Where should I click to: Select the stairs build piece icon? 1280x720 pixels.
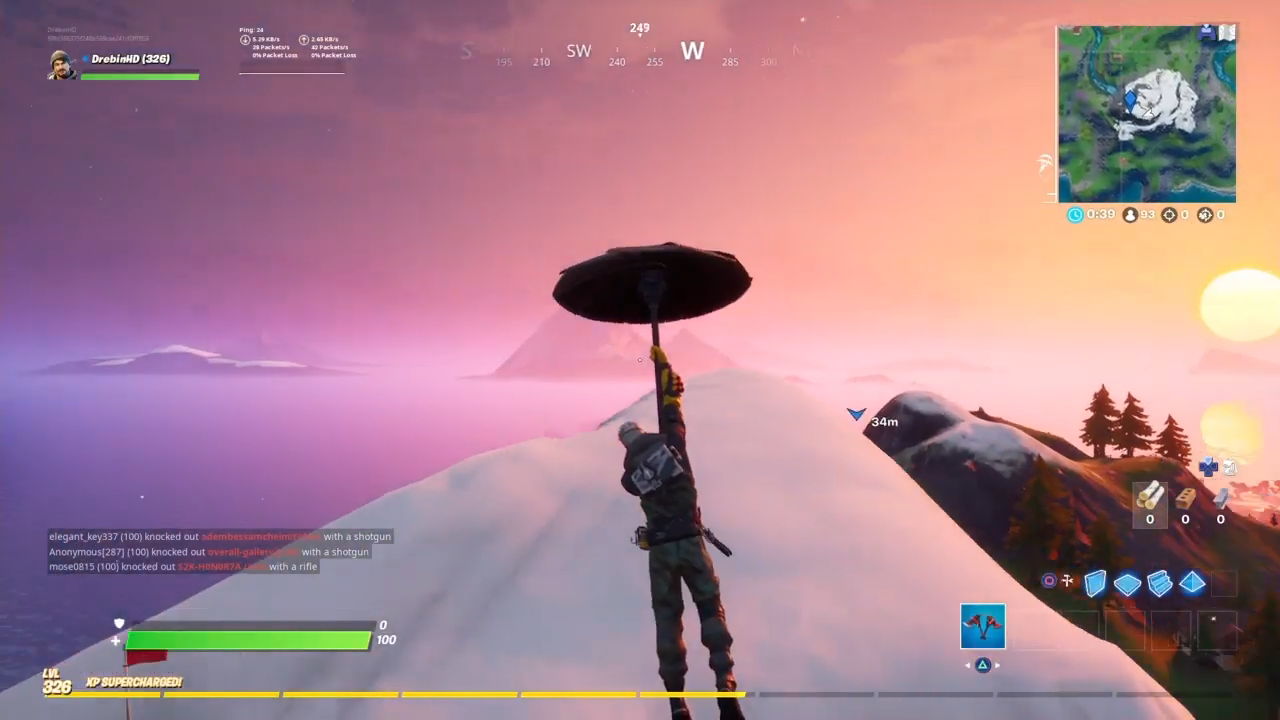tap(1159, 584)
